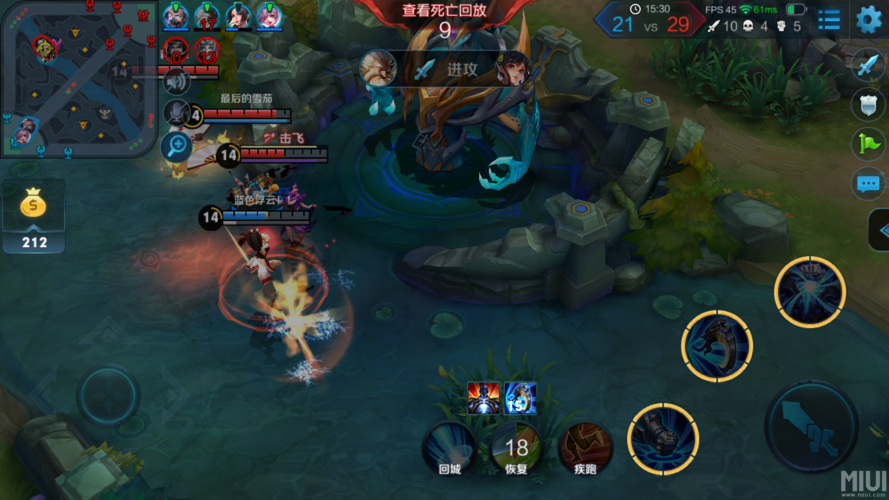Open the quick chat bubble
889x500 pixels.
pyautogui.click(x=867, y=184)
